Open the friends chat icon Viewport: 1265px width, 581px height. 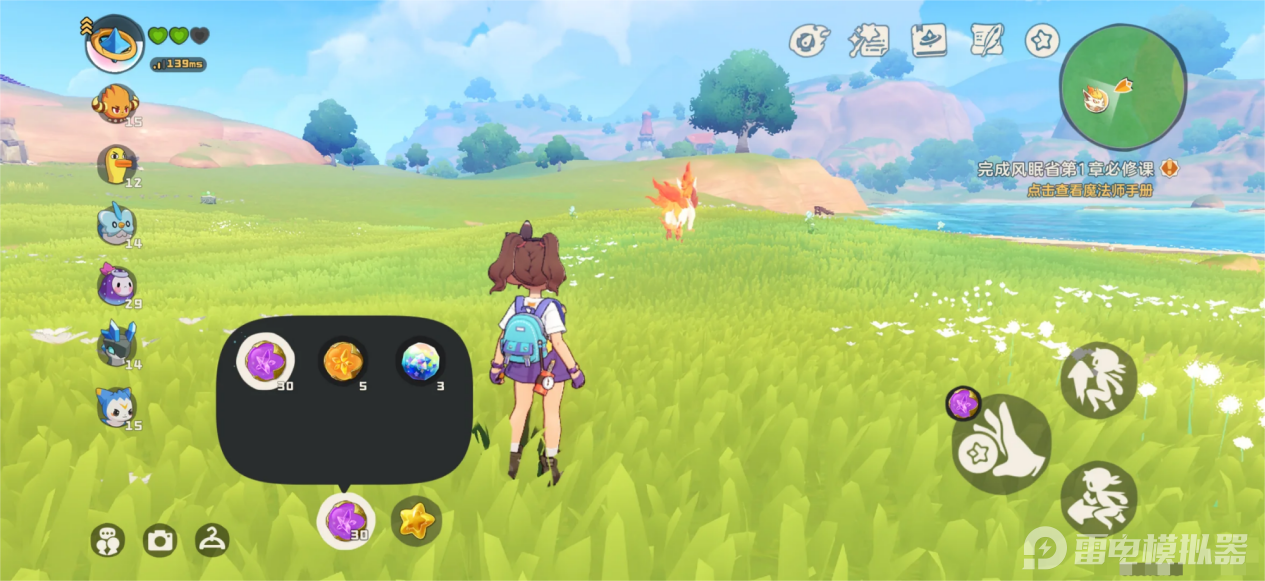tap(107, 541)
